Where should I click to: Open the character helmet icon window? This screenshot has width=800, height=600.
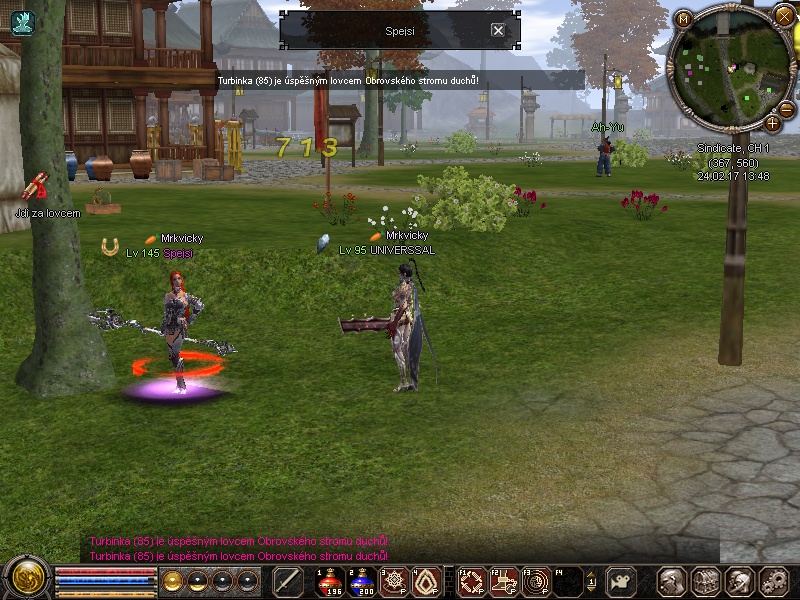coord(672,581)
